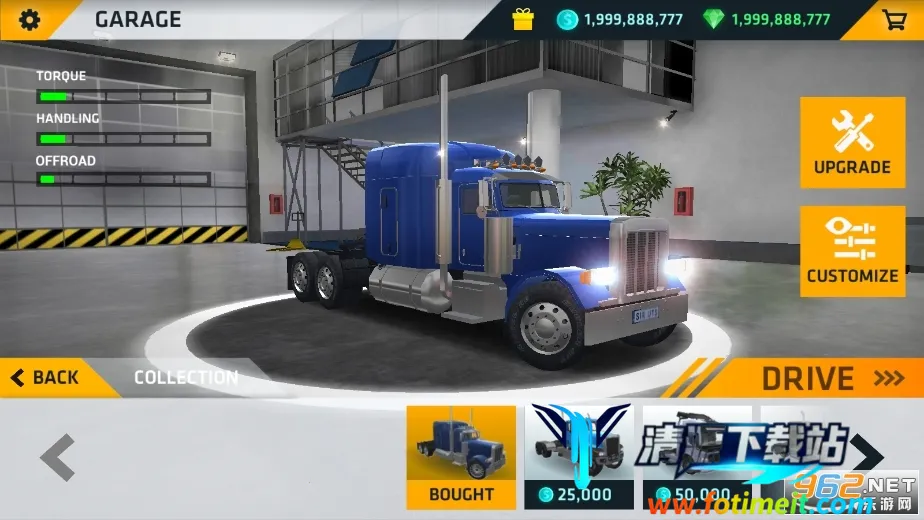Go back with the Back button
Viewport: 924px width, 520px height.
point(45,377)
